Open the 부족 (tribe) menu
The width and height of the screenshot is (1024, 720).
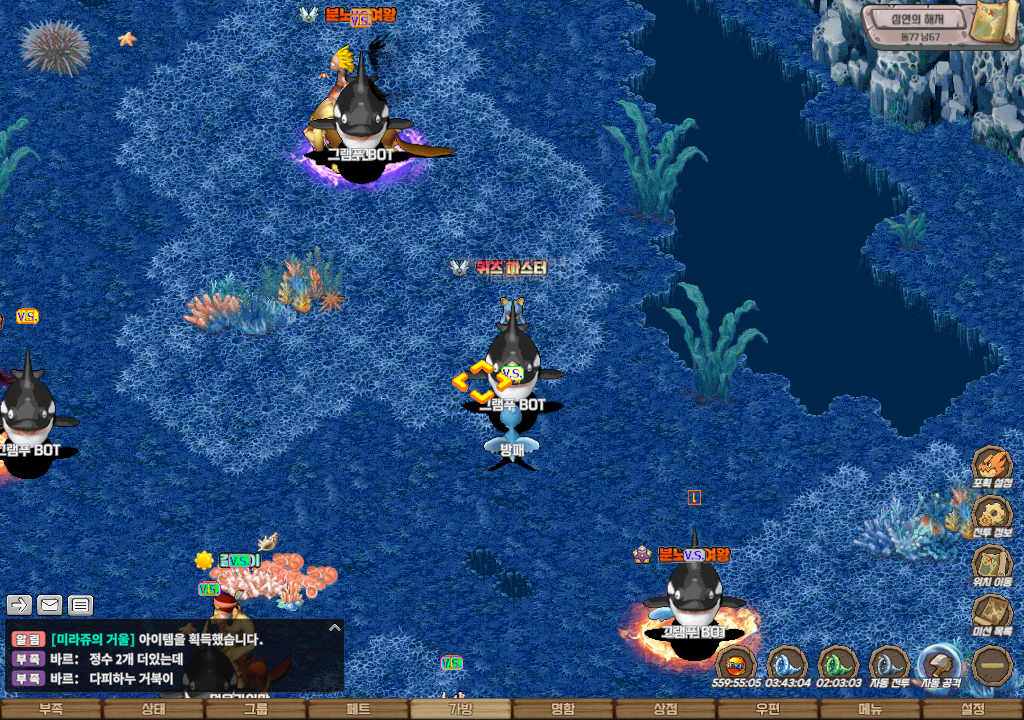tap(51, 709)
